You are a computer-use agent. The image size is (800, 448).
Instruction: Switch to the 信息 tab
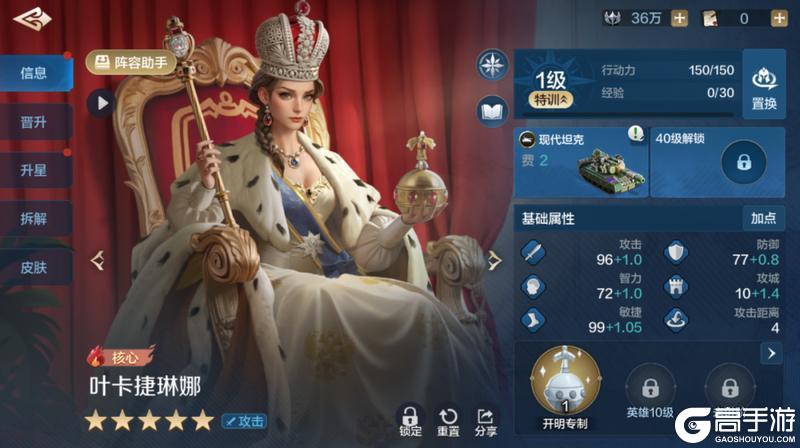34,73
